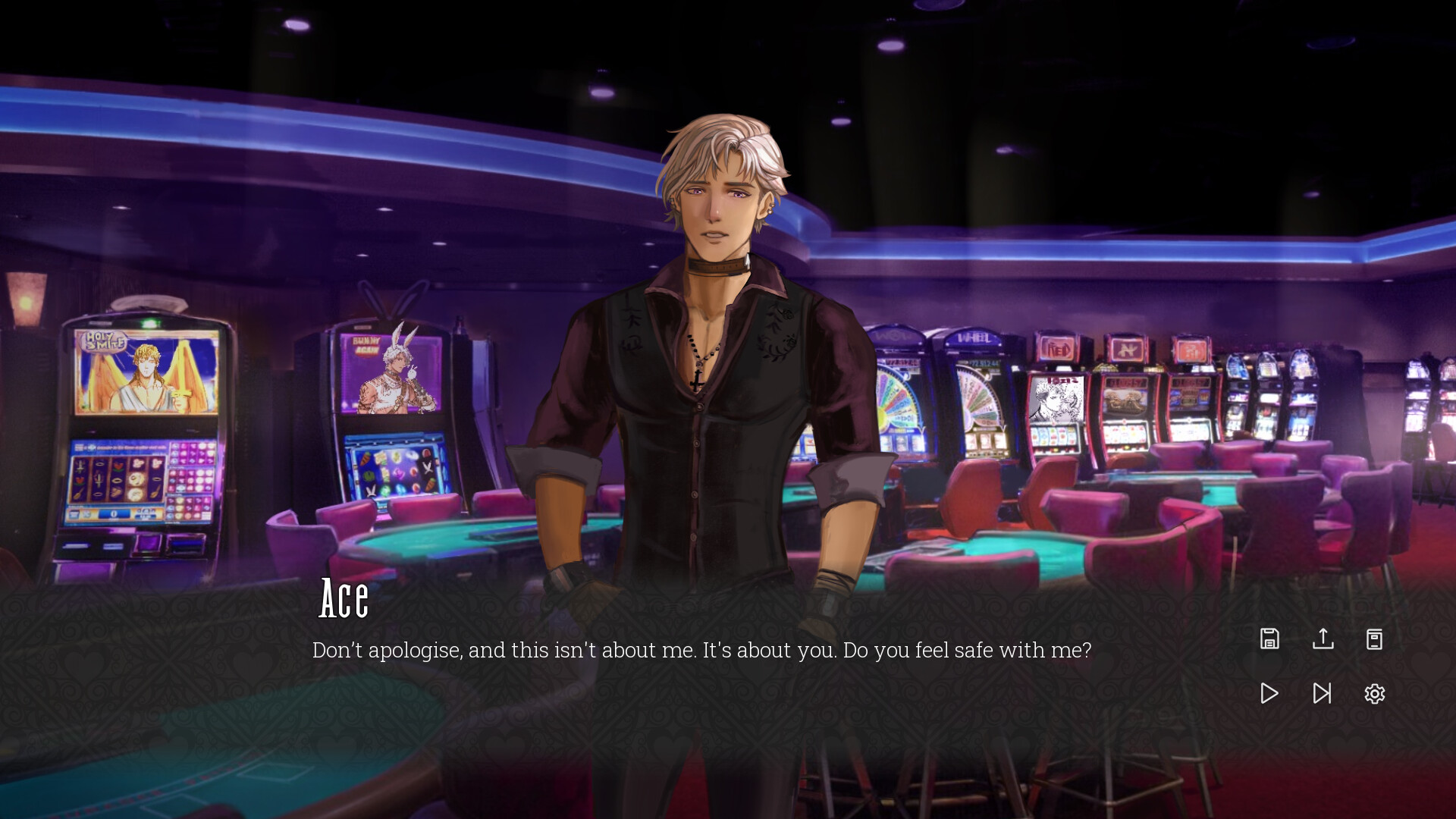This screenshot has height=819, width=1456.
Task: Open settings via the gear icon
Action: 1374,693
